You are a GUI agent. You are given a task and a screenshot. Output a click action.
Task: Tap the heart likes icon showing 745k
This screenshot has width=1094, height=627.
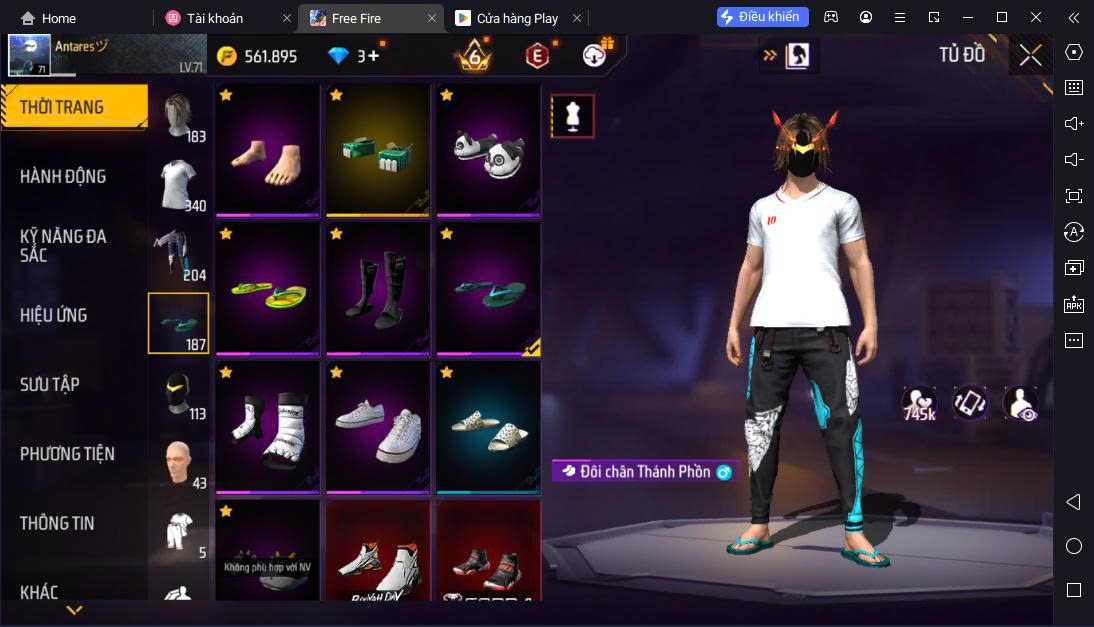[918, 402]
